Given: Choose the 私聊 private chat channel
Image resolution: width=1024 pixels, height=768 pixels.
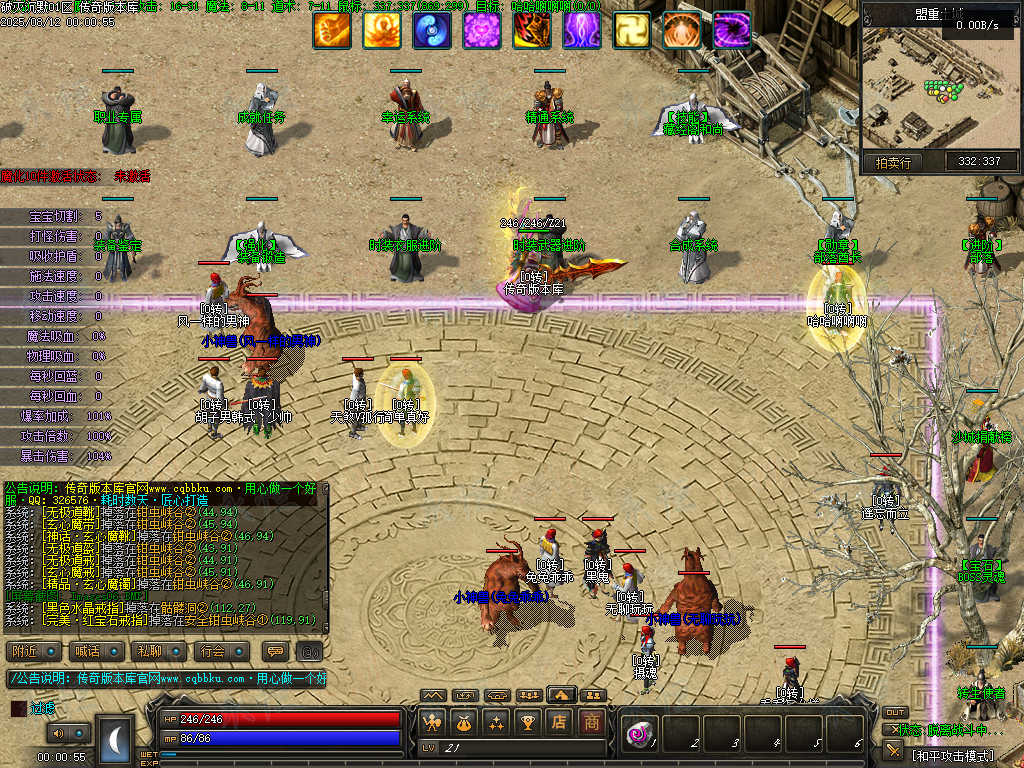Looking at the screenshot, I should [161, 651].
